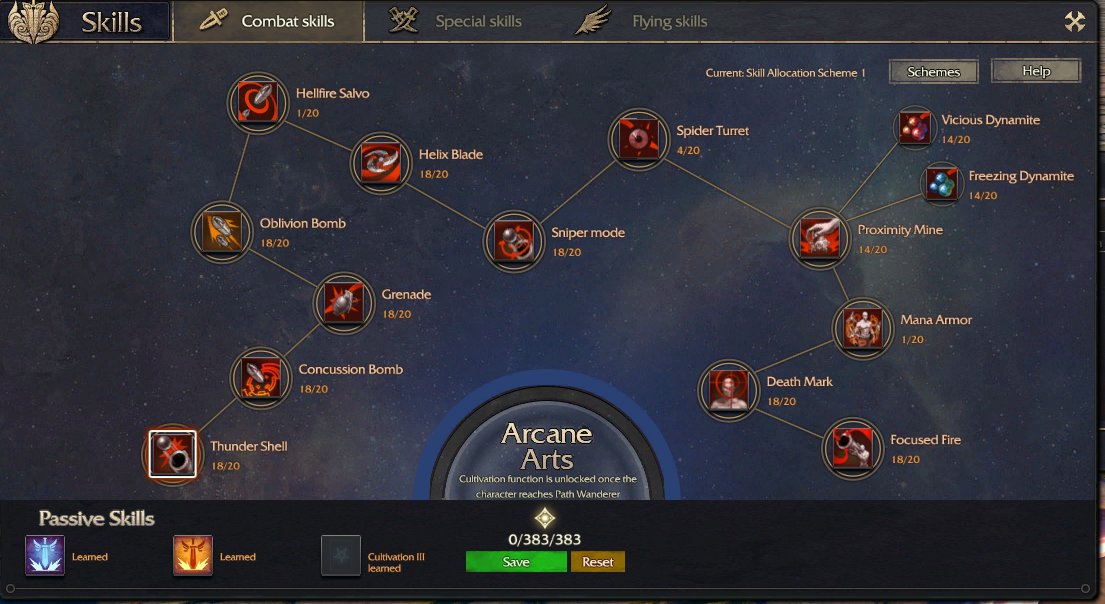This screenshot has height=604, width=1105.
Task: Click the Oblivion Bomb skill icon
Action: [222, 231]
